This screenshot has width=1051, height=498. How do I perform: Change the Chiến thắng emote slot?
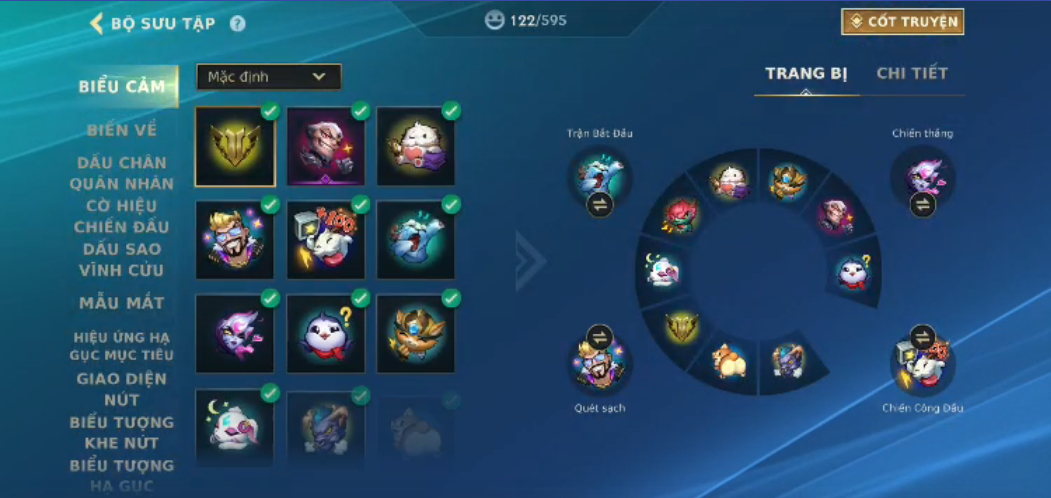pyautogui.click(x=922, y=205)
